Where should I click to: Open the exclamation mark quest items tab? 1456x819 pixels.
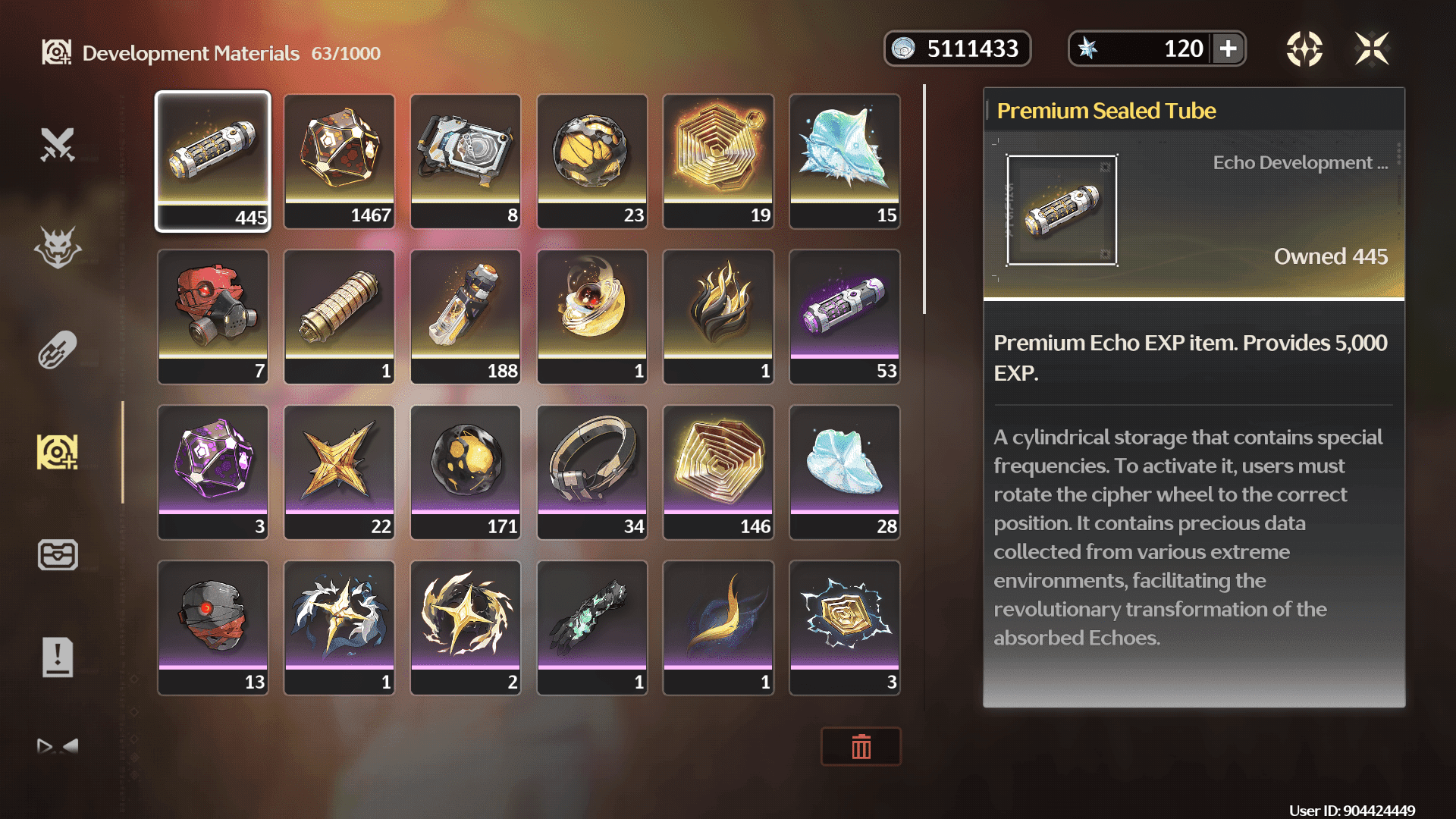tap(58, 657)
